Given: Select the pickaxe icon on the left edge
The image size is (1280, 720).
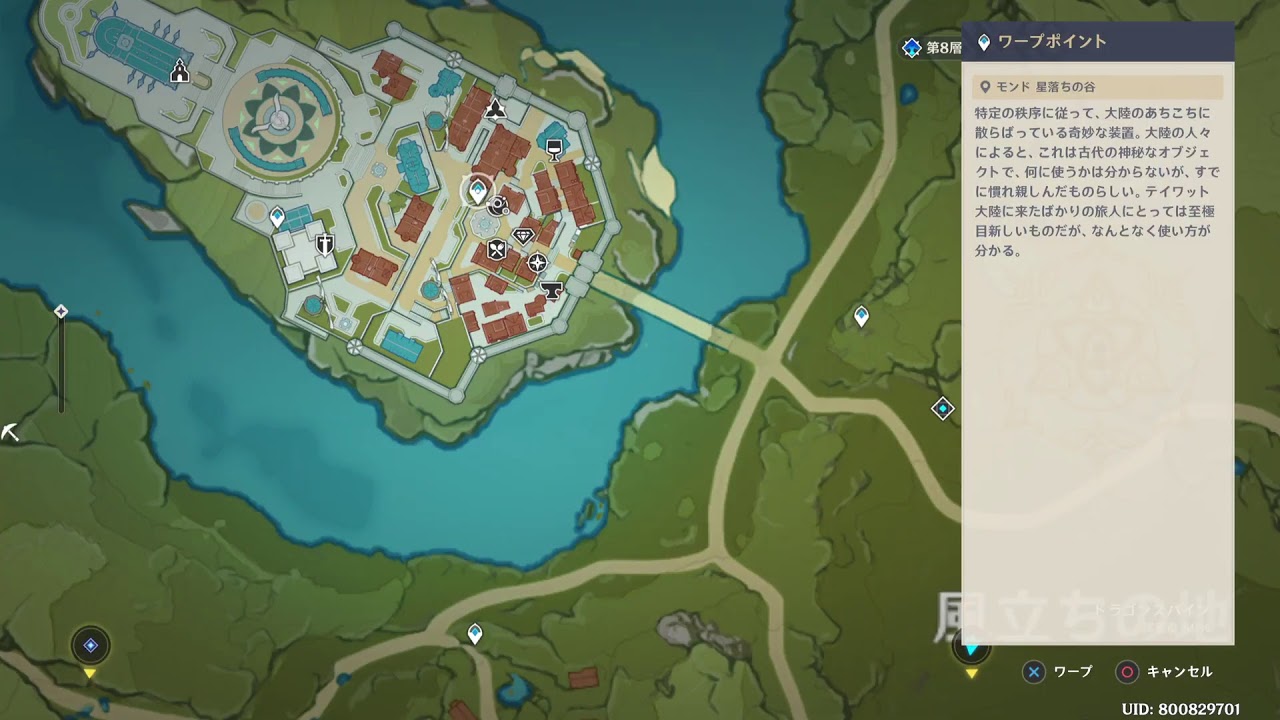Looking at the screenshot, I should 11,433.
